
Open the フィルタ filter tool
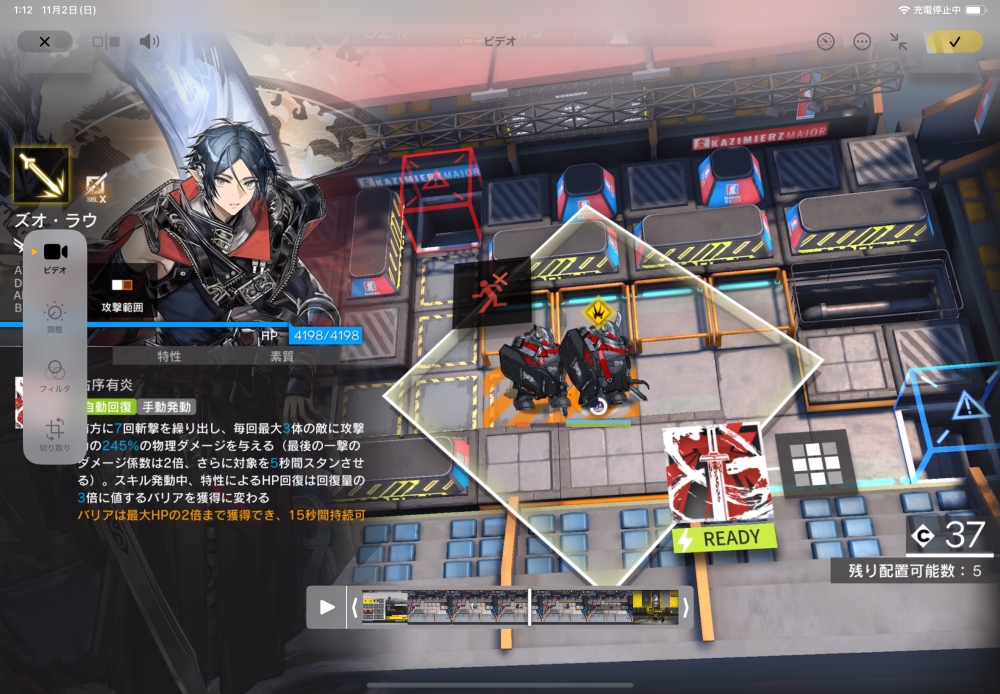[x=55, y=374]
